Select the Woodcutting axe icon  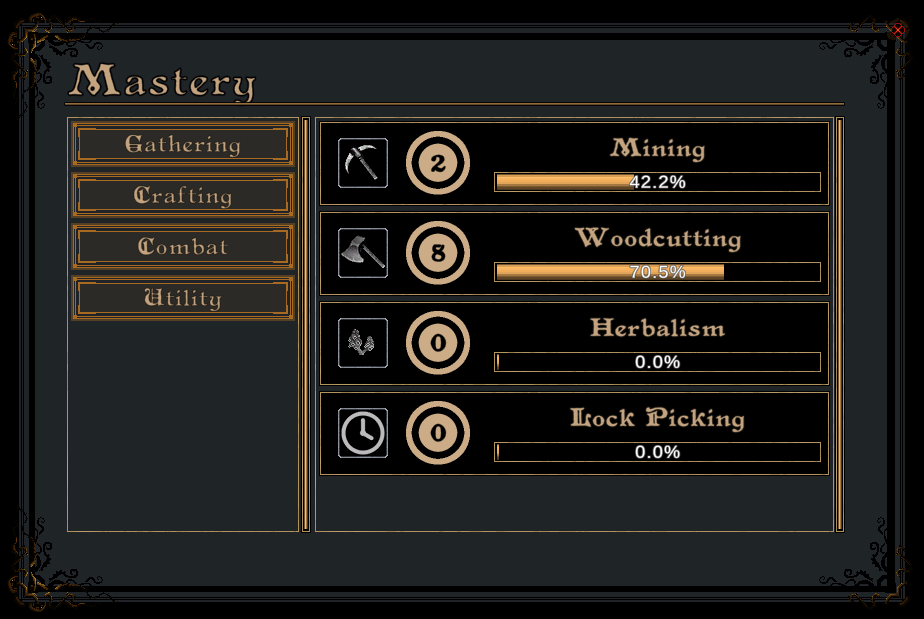tap(363, 253)
